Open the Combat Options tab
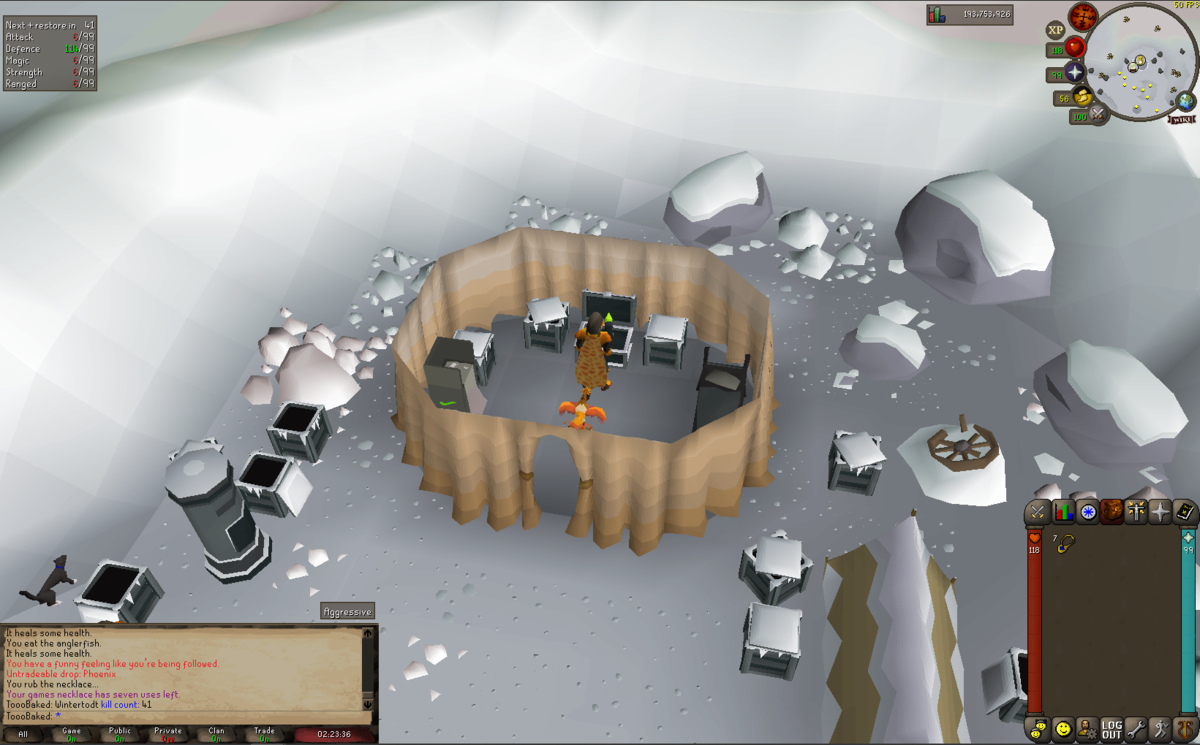This screenshot has height=745, width=1200. 1038,512
